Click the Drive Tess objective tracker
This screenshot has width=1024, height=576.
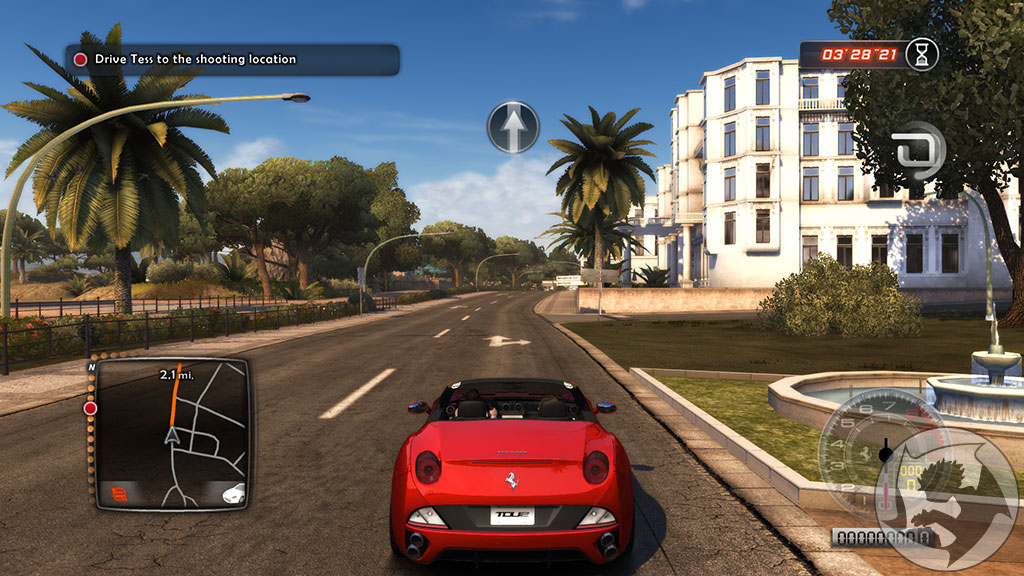(232, 59)
